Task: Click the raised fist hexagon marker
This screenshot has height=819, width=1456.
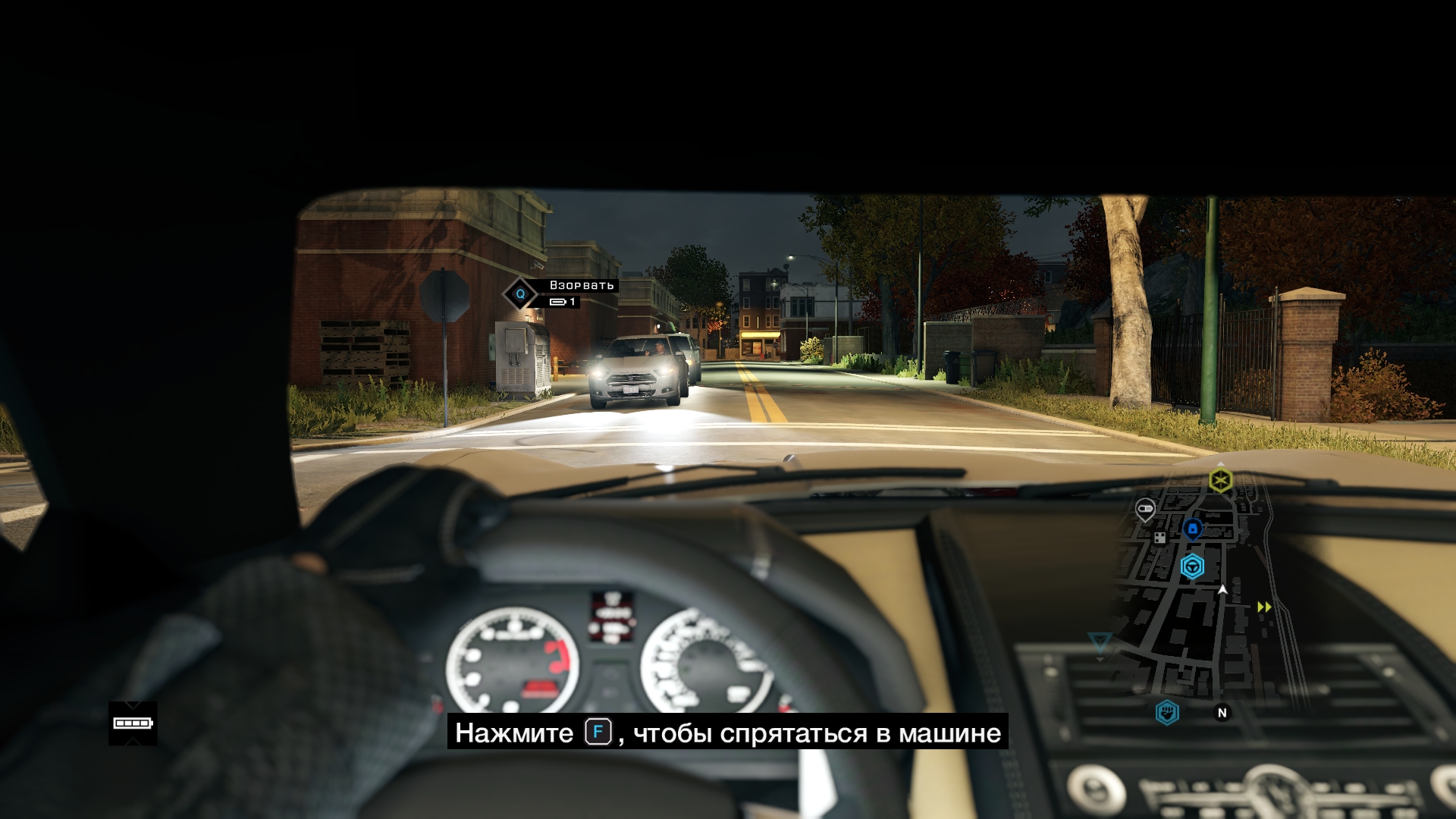Action: [x=1167, y=712]
